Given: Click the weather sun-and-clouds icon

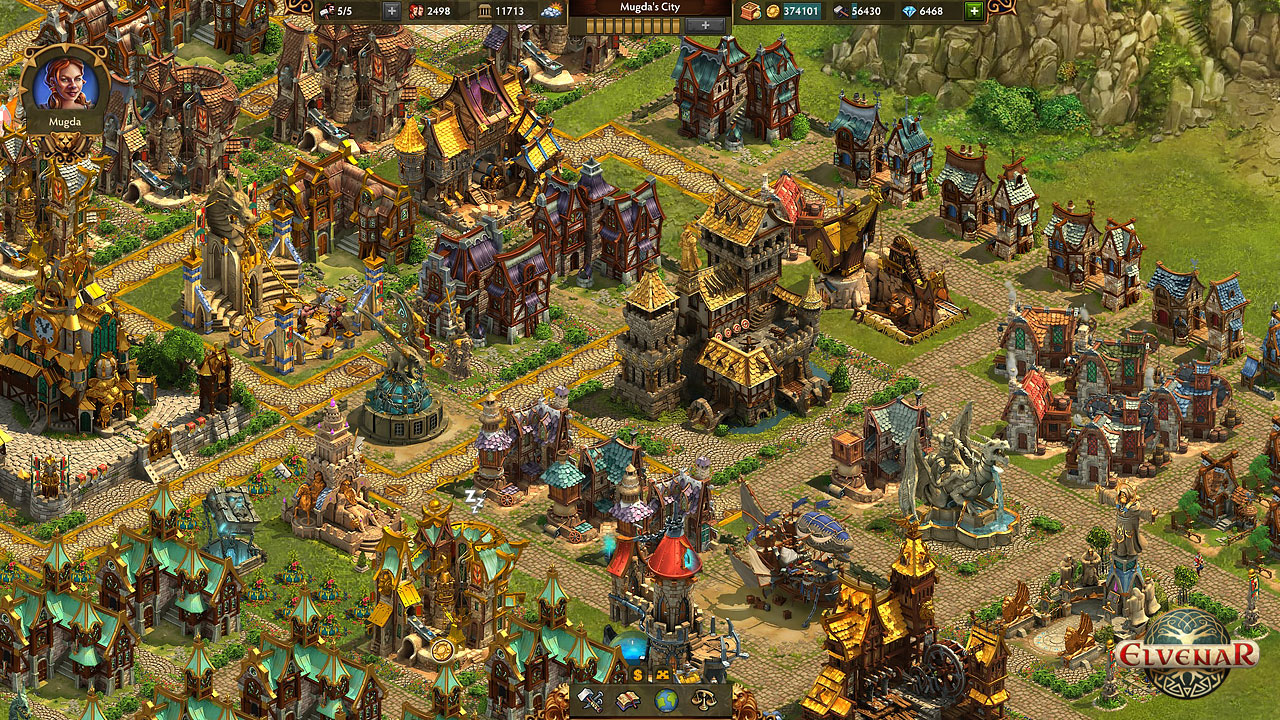Looking at the screenshot, I should 552,13.
